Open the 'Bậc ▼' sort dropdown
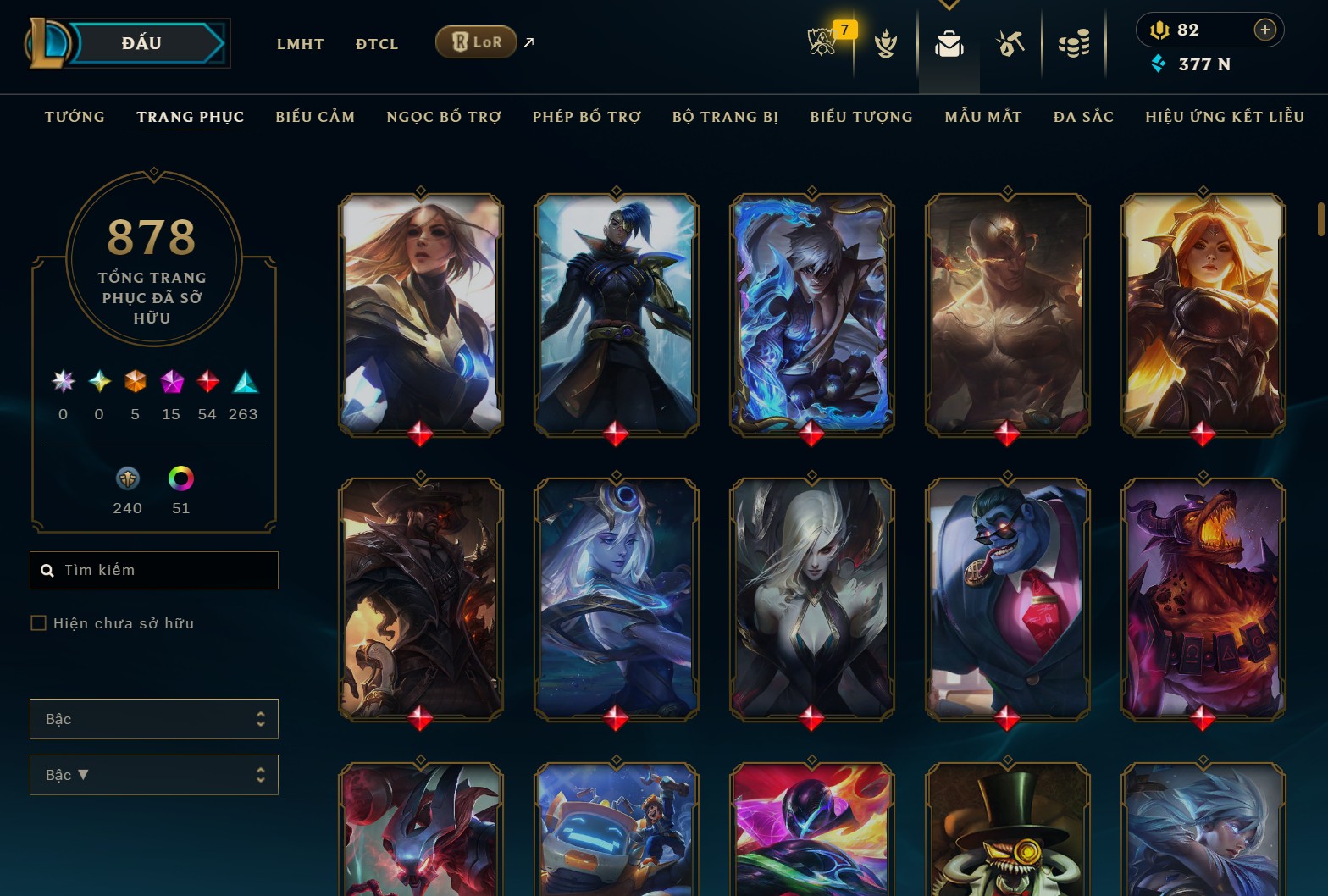 click(x=153, y=774)
